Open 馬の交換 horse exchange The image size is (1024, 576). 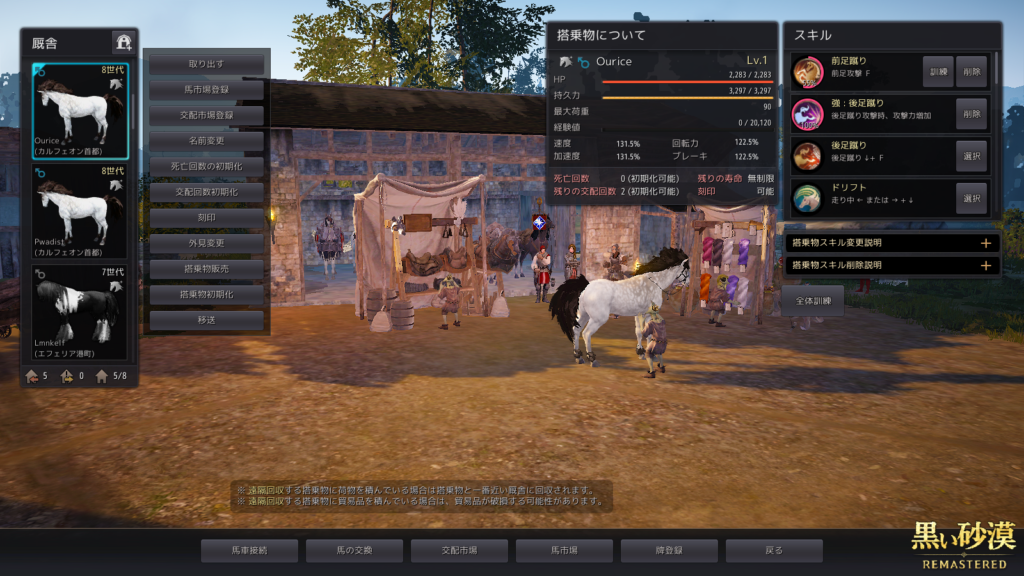(354, 550)
